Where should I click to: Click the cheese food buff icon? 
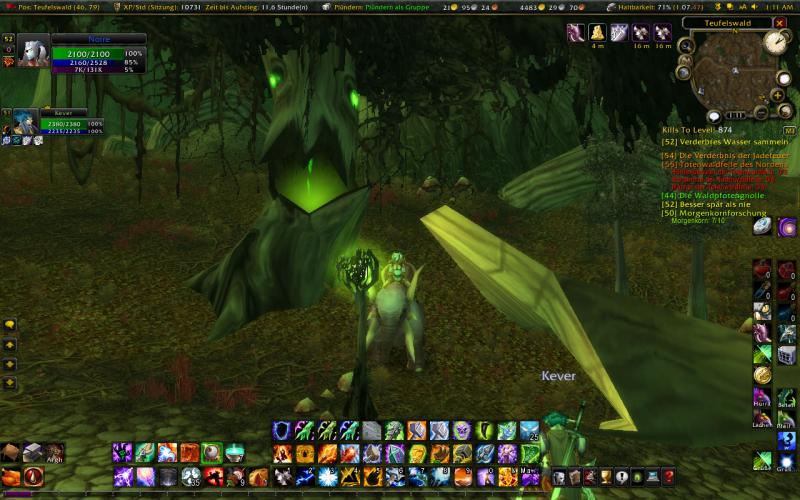point(597,33)
